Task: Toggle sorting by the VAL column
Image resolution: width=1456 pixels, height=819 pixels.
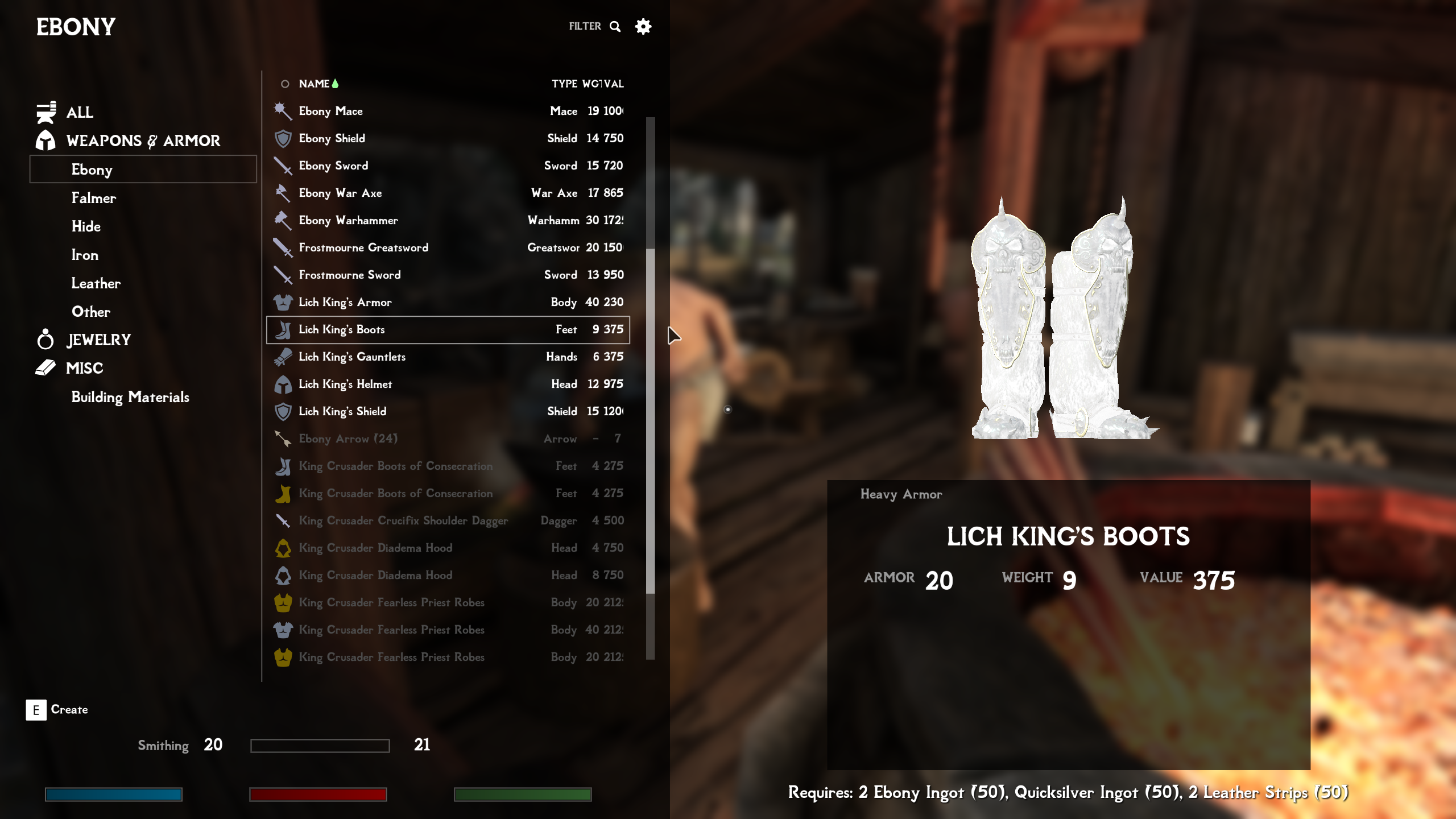Action: tap(613, 84)
